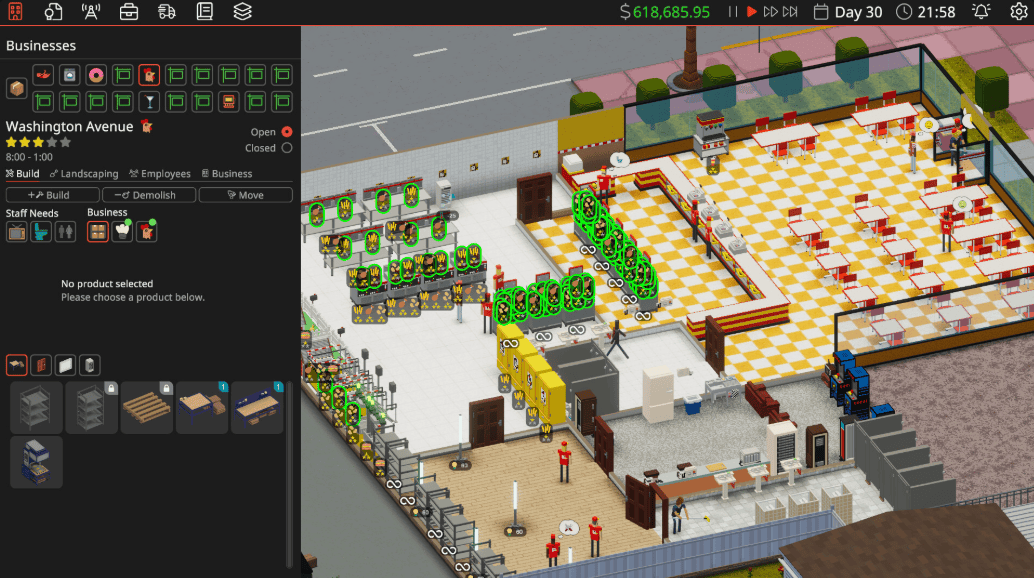Choose the chef hat business category

pos(123,231)
